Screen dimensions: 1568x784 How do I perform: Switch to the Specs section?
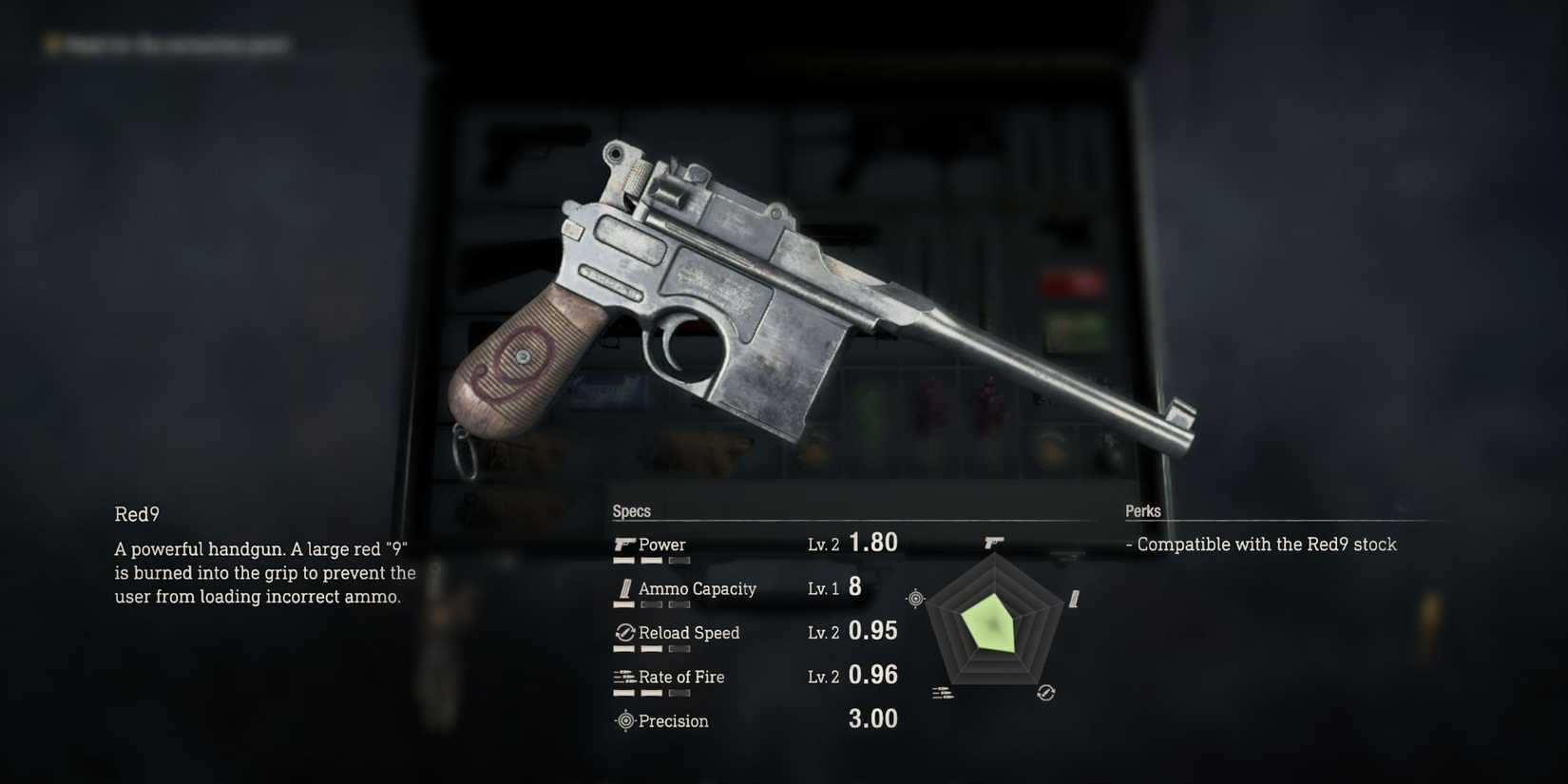point(632,510)
